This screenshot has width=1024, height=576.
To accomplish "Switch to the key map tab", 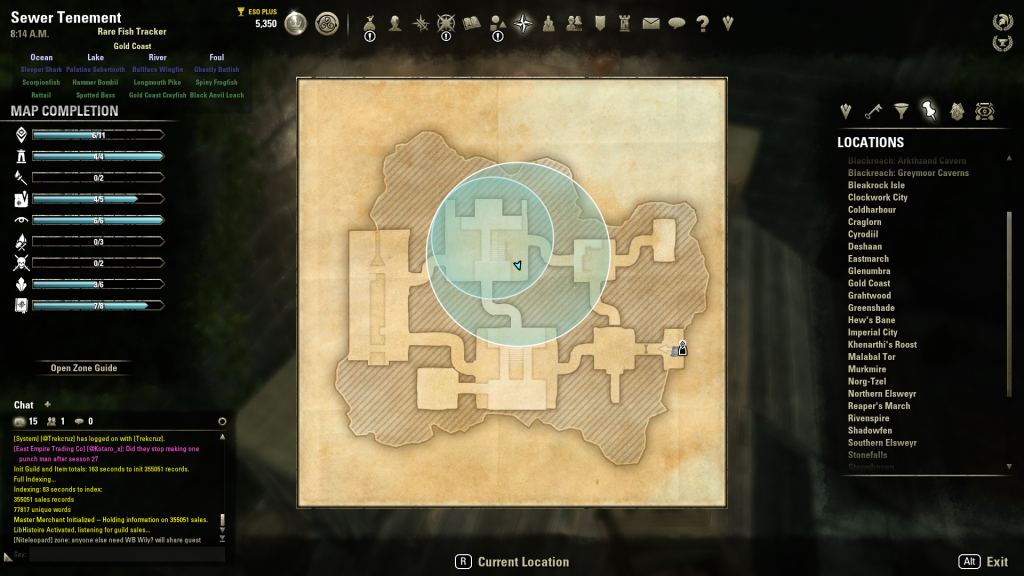I will pyautogui.click(x=873, y=111).
